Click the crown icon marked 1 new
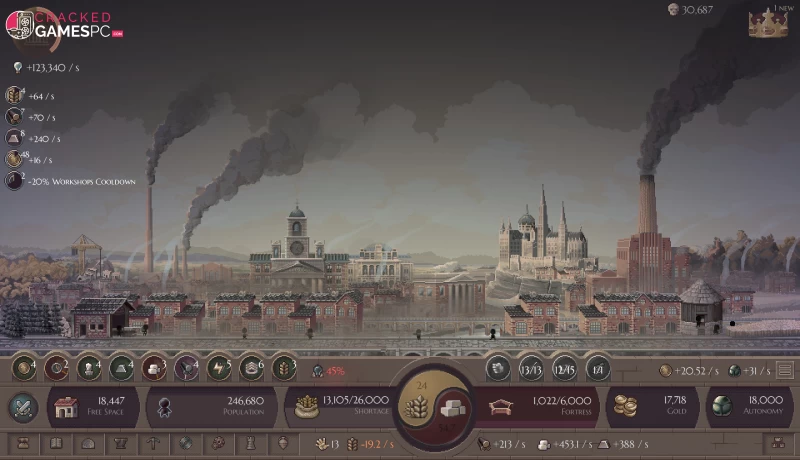 [x=767, y=24]
